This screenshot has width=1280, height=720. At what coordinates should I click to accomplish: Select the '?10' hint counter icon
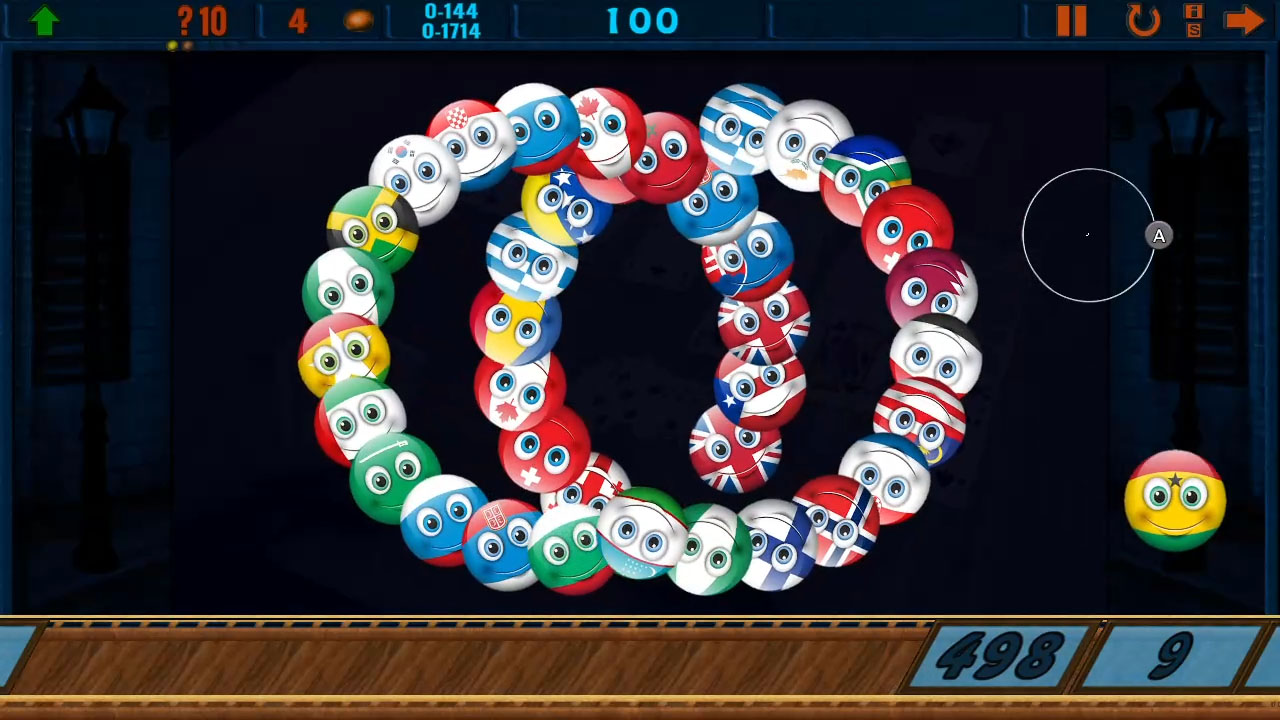coord(205,18)
